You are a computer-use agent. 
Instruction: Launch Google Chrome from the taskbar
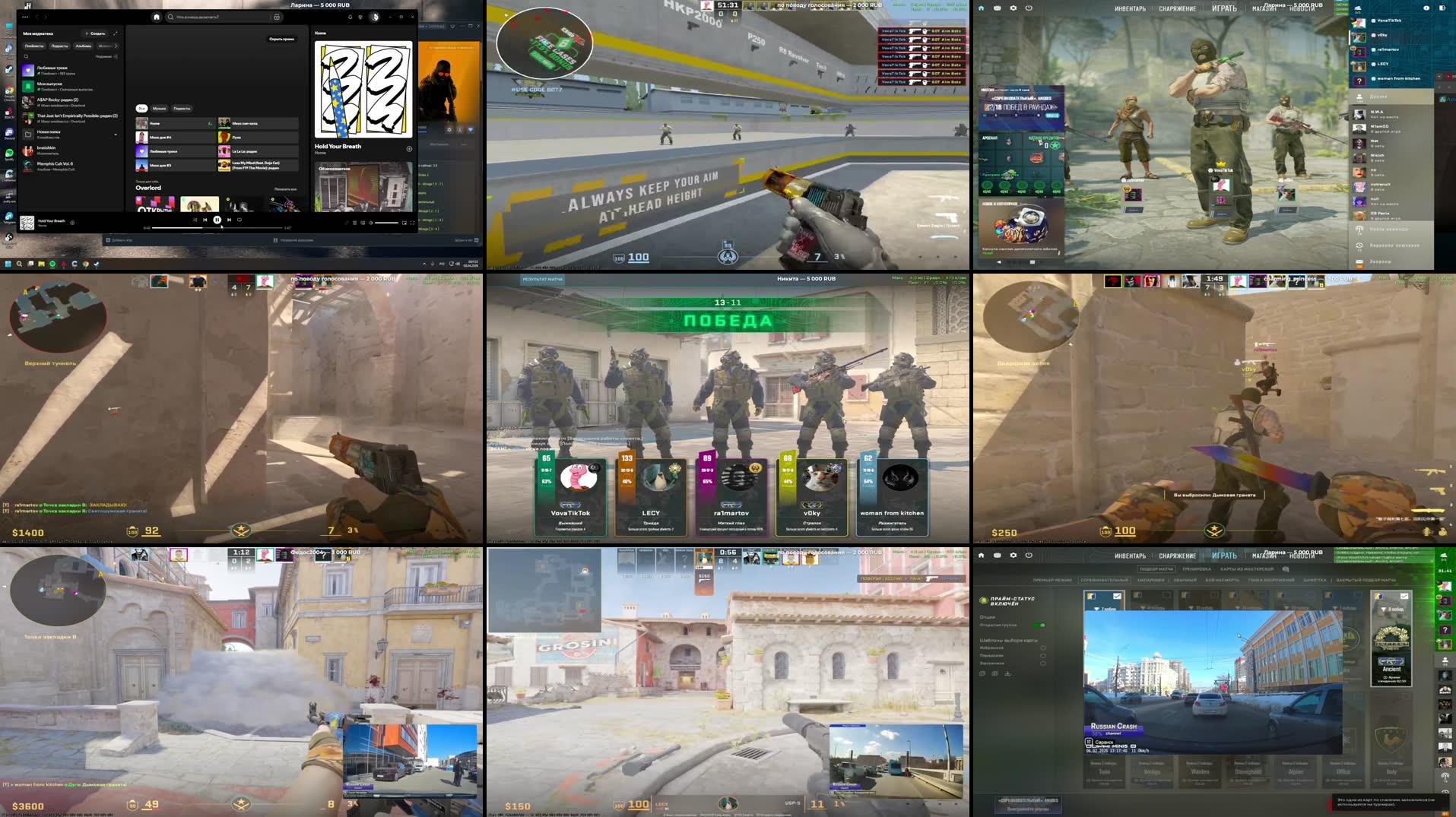pyautogui.click(x=85, y=264)
